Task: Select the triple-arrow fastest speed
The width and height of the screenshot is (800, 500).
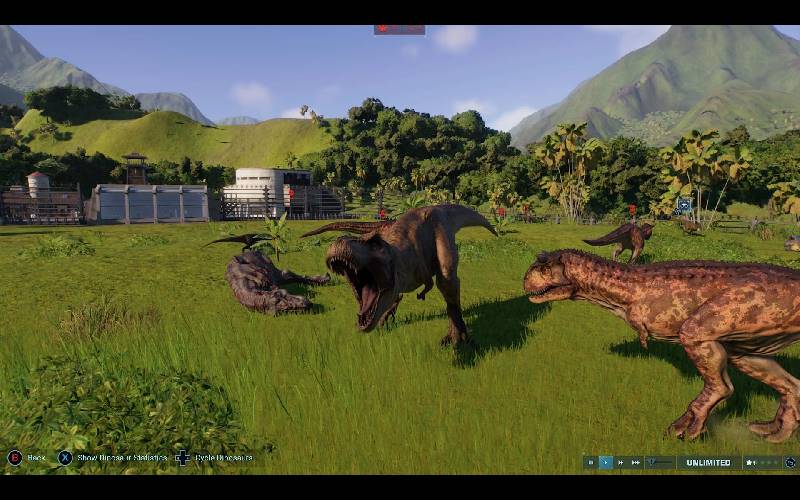Action: (636, 462)
